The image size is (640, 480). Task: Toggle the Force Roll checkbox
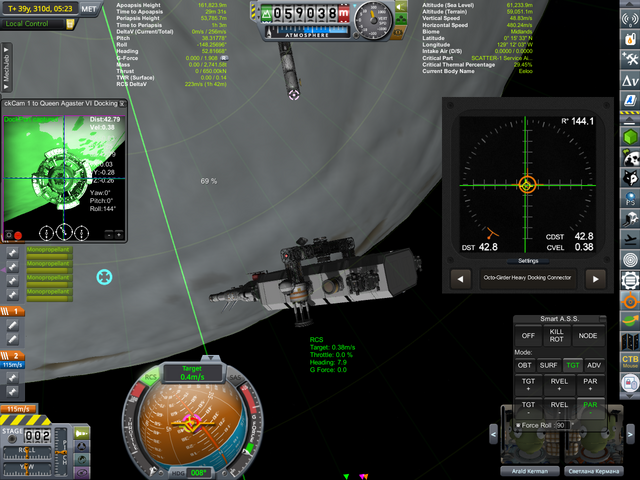(518, 425)
